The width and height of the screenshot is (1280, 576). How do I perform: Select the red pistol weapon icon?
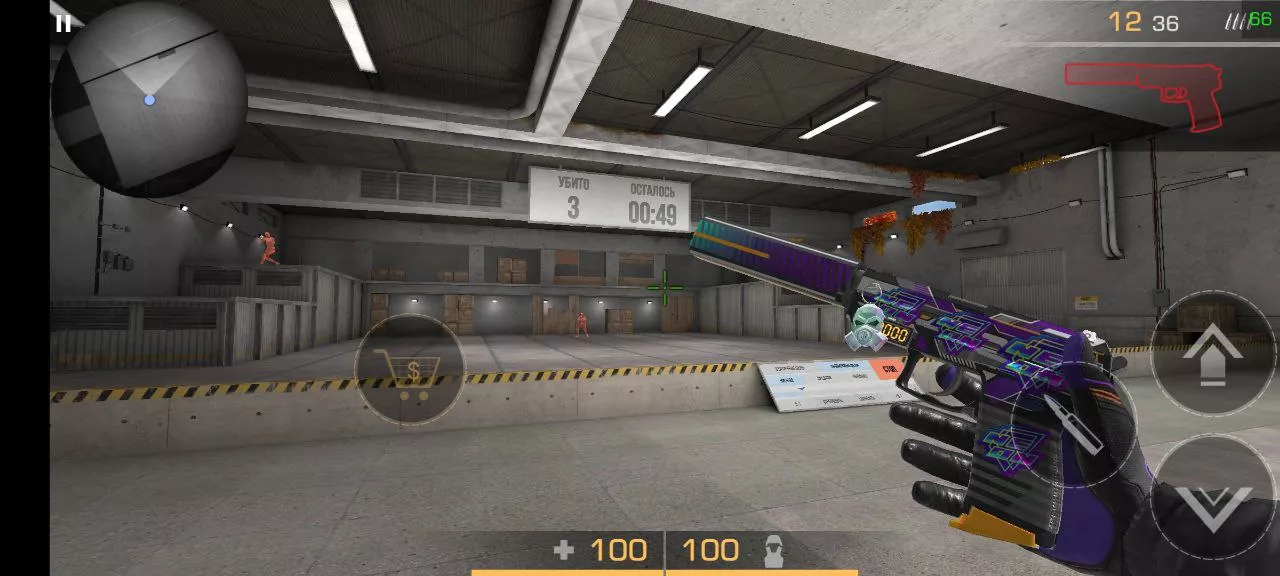click(x=1144, y=94)
